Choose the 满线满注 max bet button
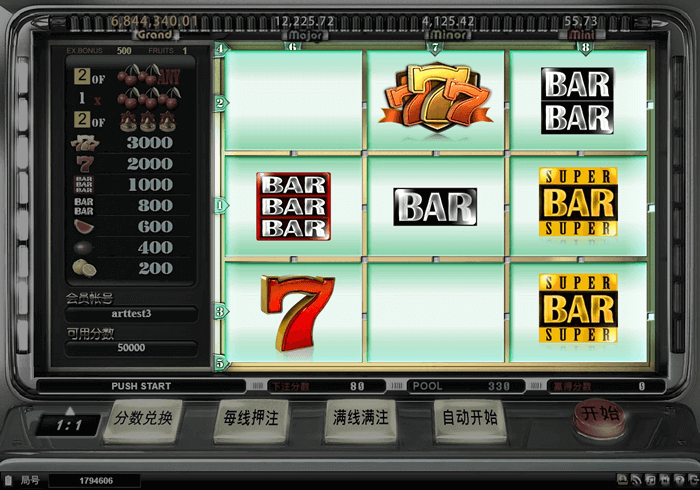Image resolution: width=700 pixels, height=490 pixels. (360, 418)
